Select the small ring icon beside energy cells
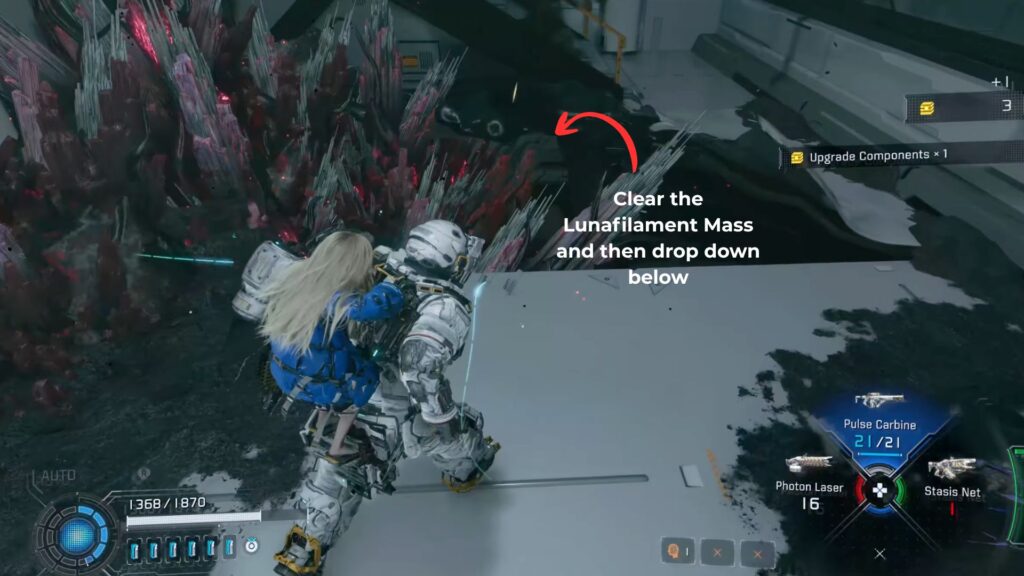1024x576 pixels. click(x=251, y=546)
